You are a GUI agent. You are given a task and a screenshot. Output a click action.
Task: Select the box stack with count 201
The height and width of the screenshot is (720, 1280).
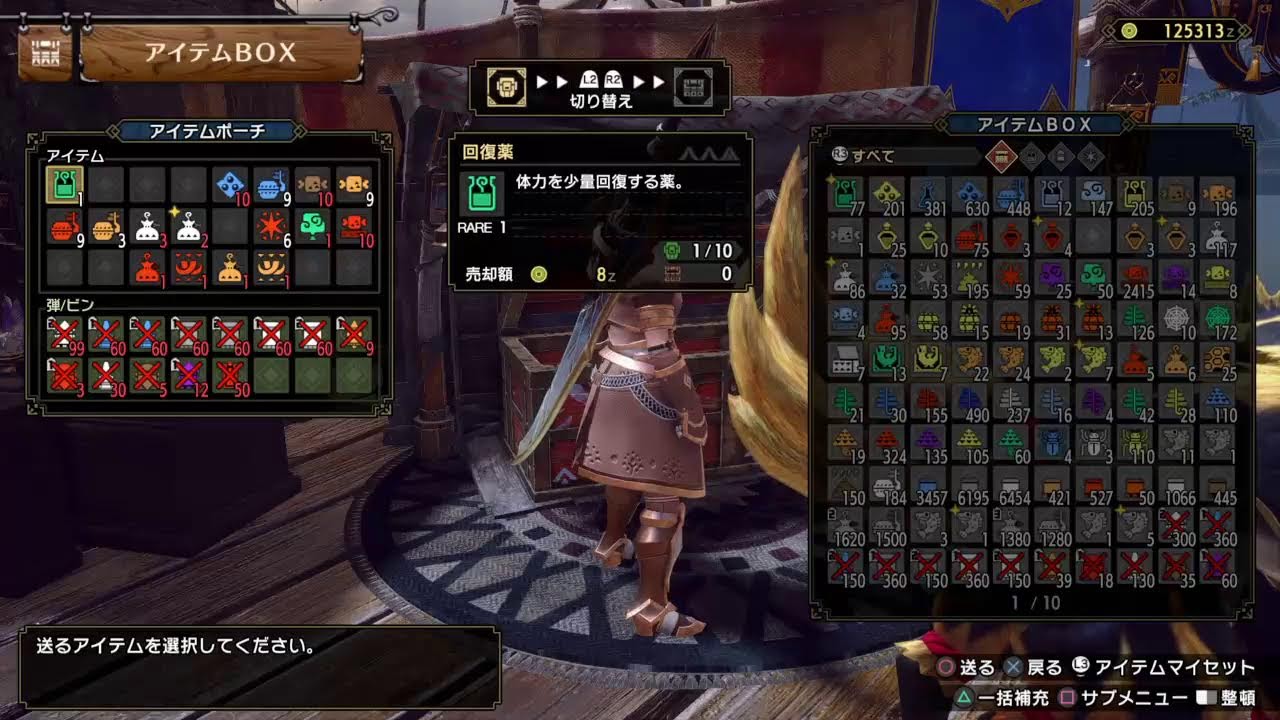point(887,194)
